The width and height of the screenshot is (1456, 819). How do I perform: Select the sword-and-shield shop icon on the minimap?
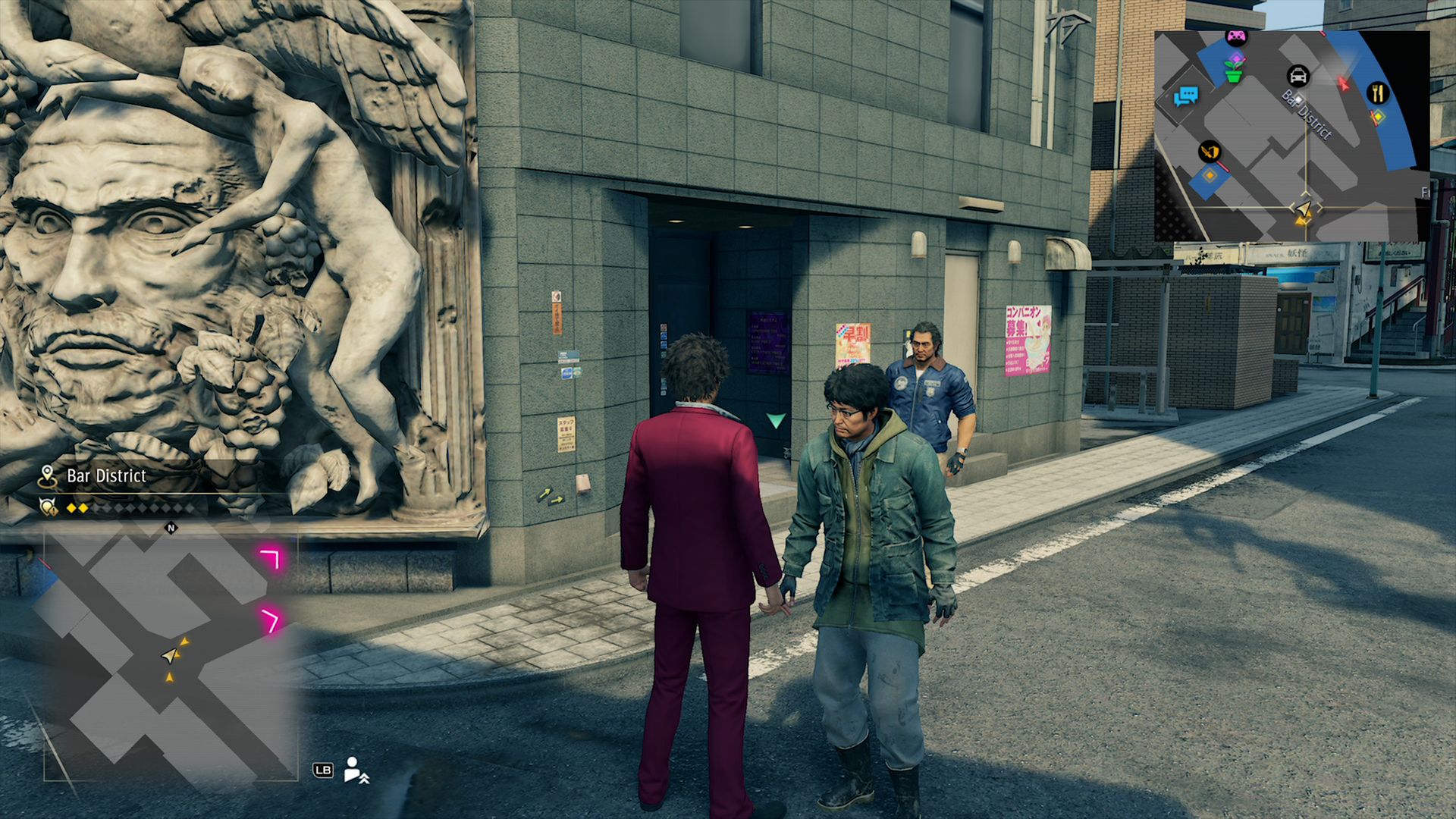pos(1209,152)
